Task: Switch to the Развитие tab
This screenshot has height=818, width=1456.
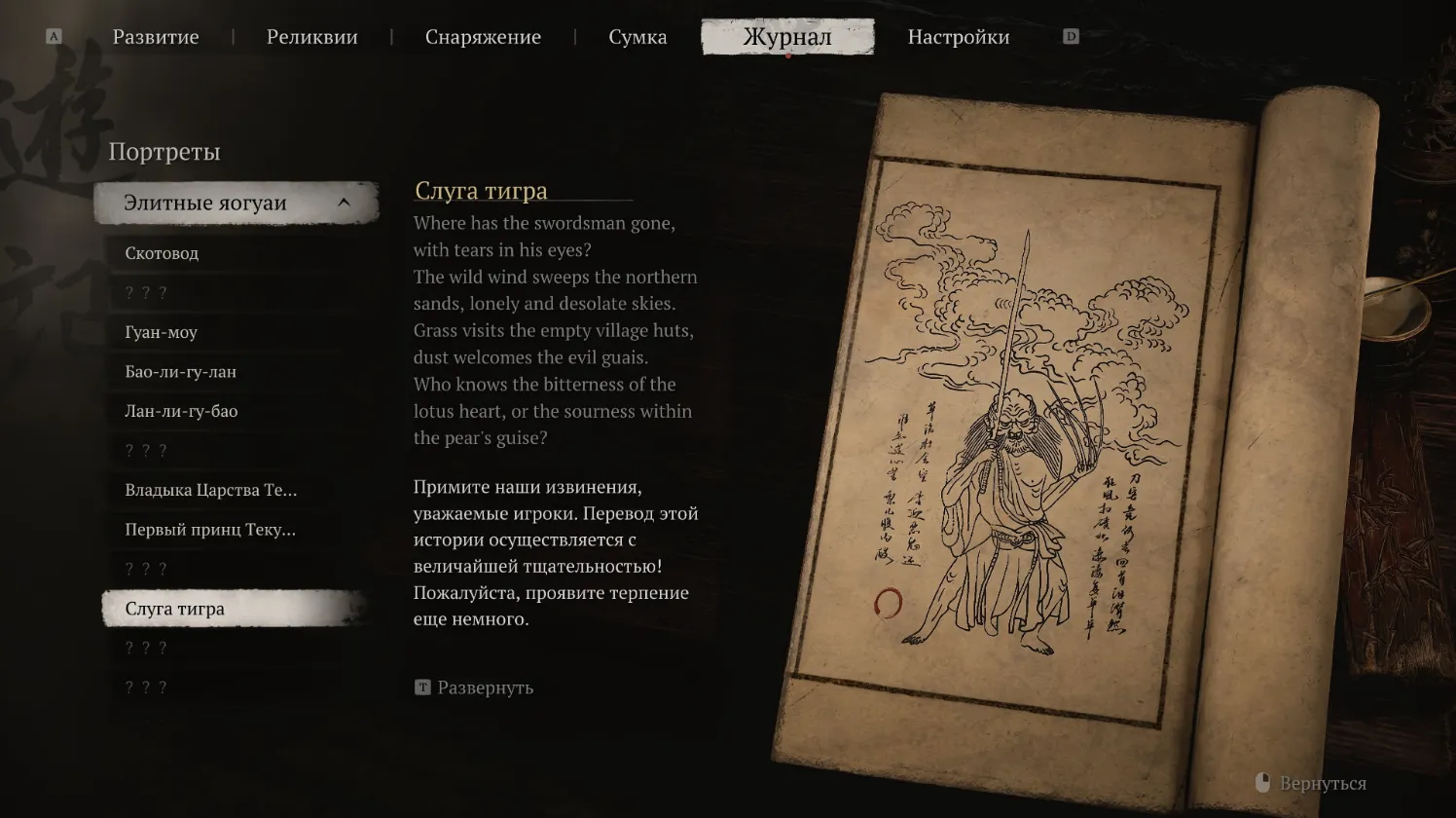Action: pos(156,36)
